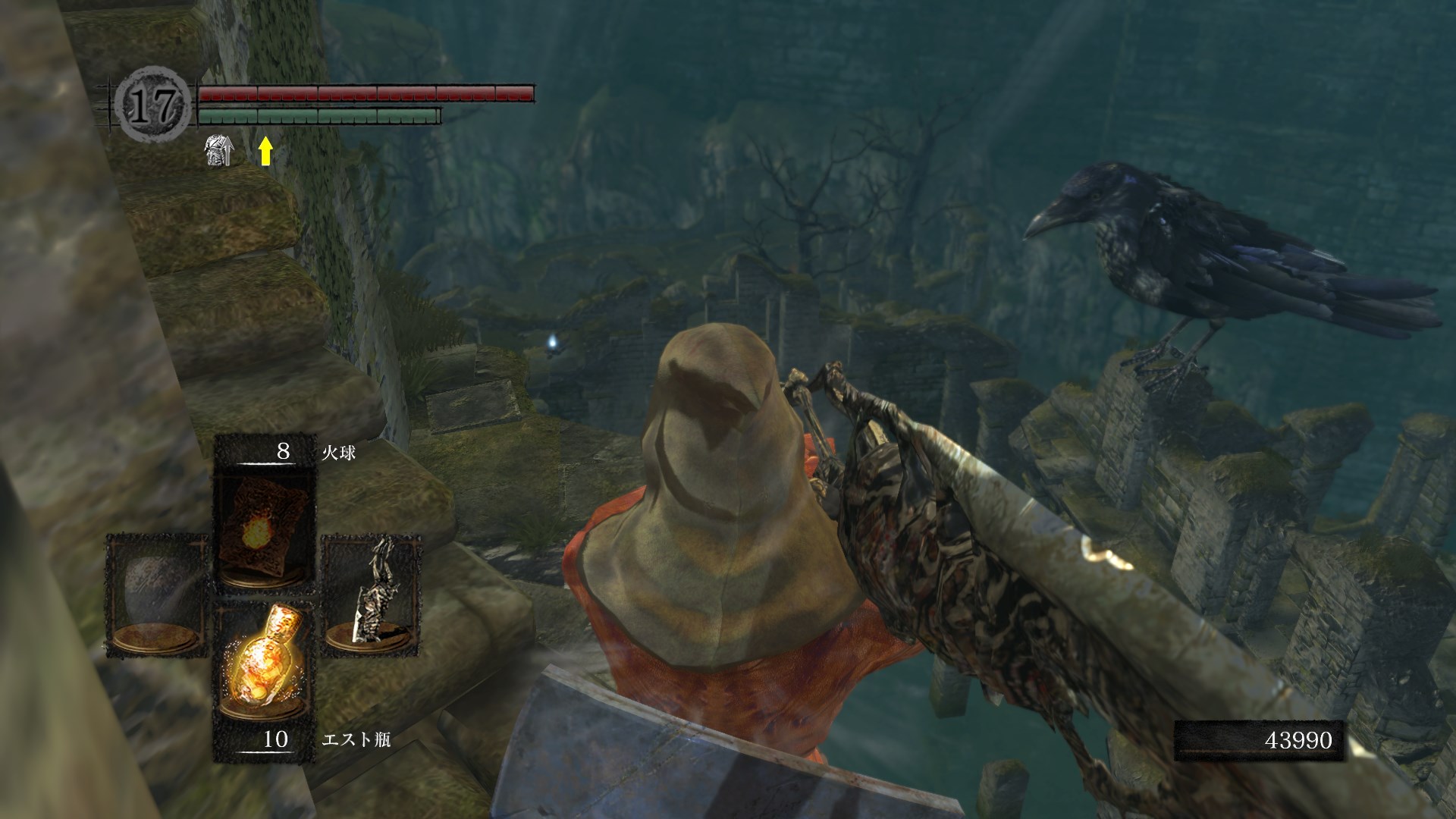The image size is (1456, 819).
Task: Choose the right-hand bone weapon slot
Action: point(372,594)
